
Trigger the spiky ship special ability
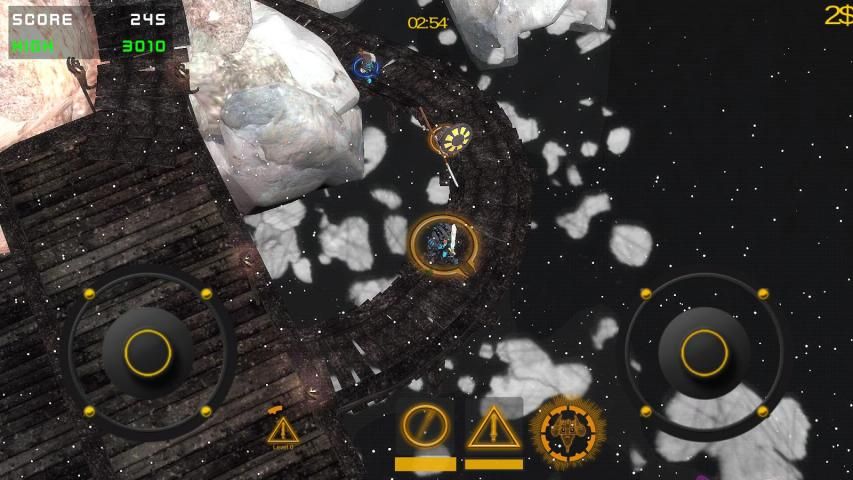(567, 432)
